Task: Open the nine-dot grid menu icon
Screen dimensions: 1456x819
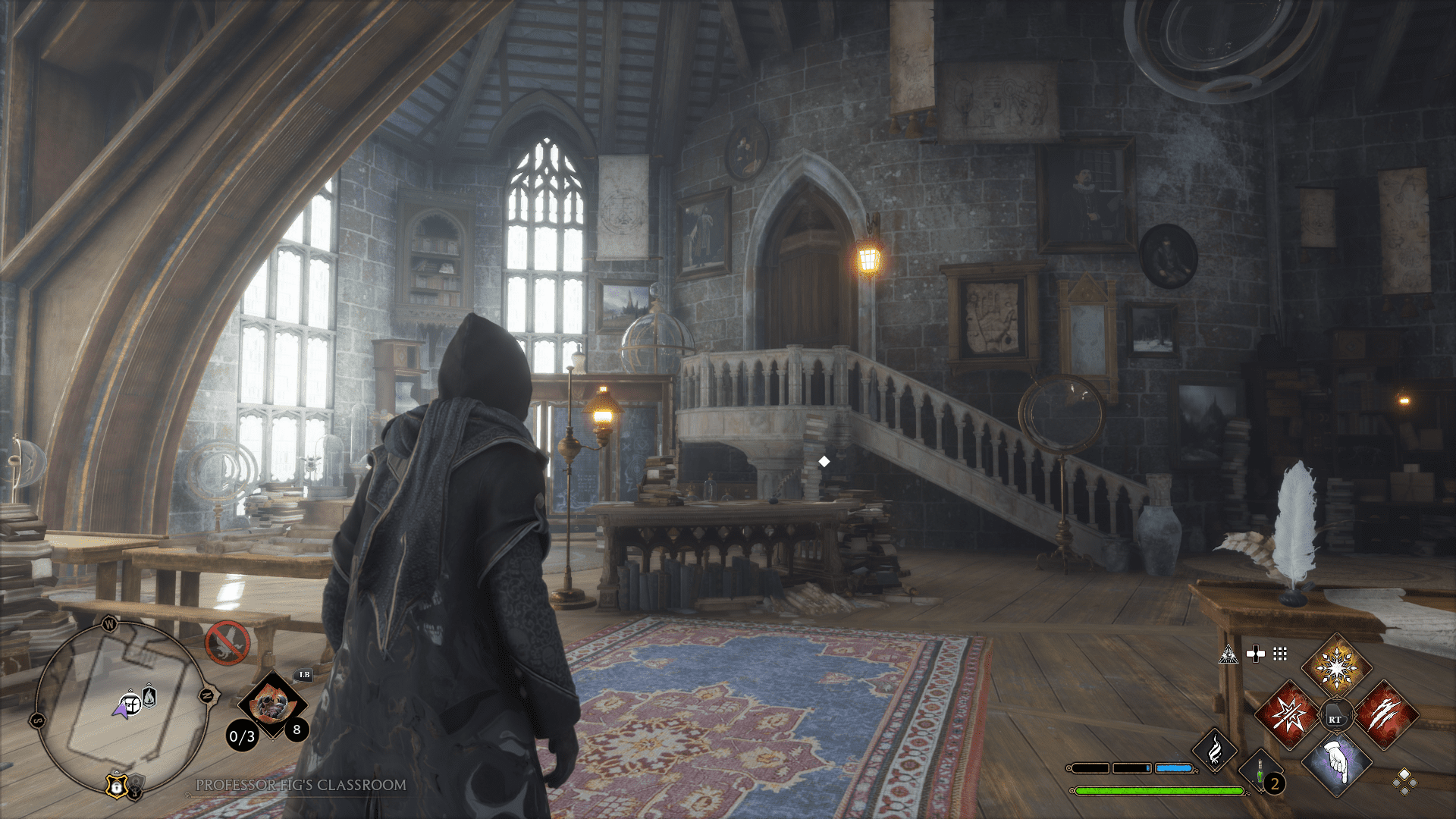Action: click(1280, 654)
